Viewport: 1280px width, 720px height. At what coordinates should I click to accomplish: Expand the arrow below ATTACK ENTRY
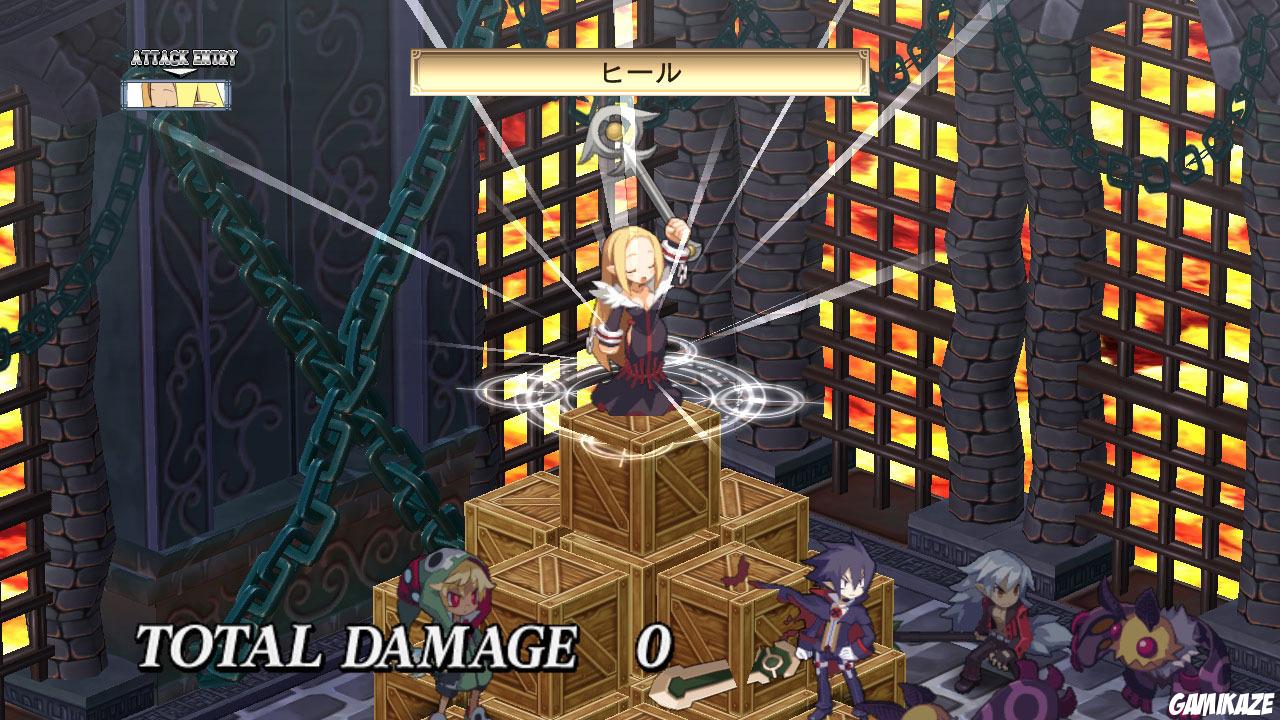(180, 73)
